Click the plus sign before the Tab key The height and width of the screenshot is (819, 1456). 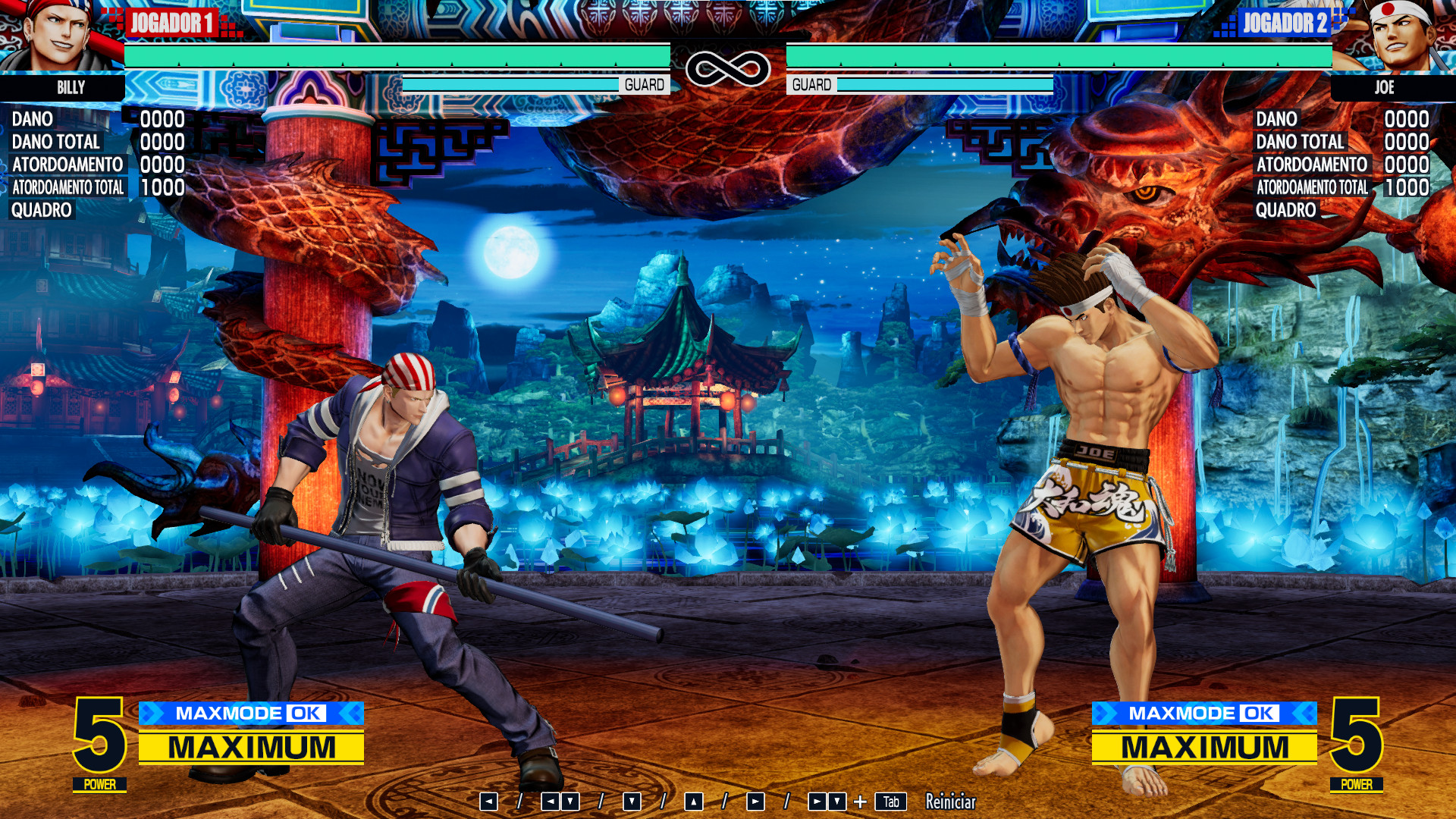tap(860, 800)
